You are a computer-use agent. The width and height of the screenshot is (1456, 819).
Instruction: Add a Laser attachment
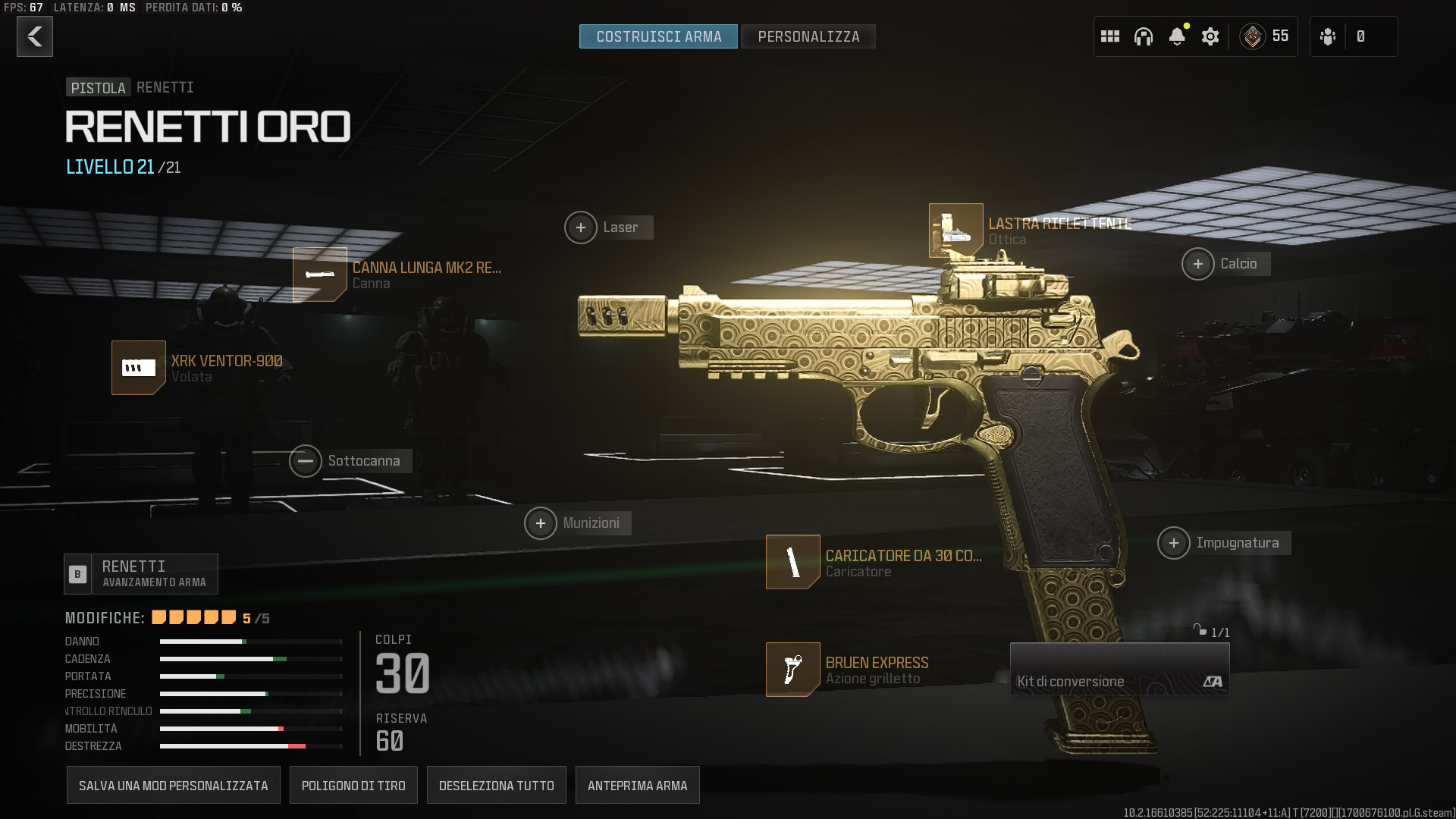point(581,227)
